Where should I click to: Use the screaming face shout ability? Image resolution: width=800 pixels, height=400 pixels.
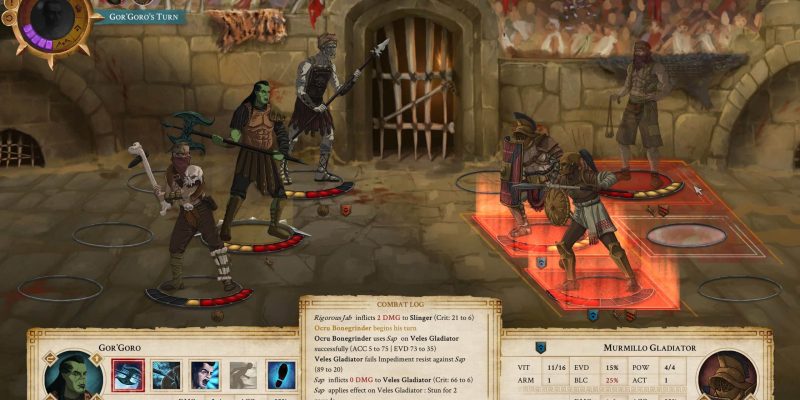coord(205,374)
